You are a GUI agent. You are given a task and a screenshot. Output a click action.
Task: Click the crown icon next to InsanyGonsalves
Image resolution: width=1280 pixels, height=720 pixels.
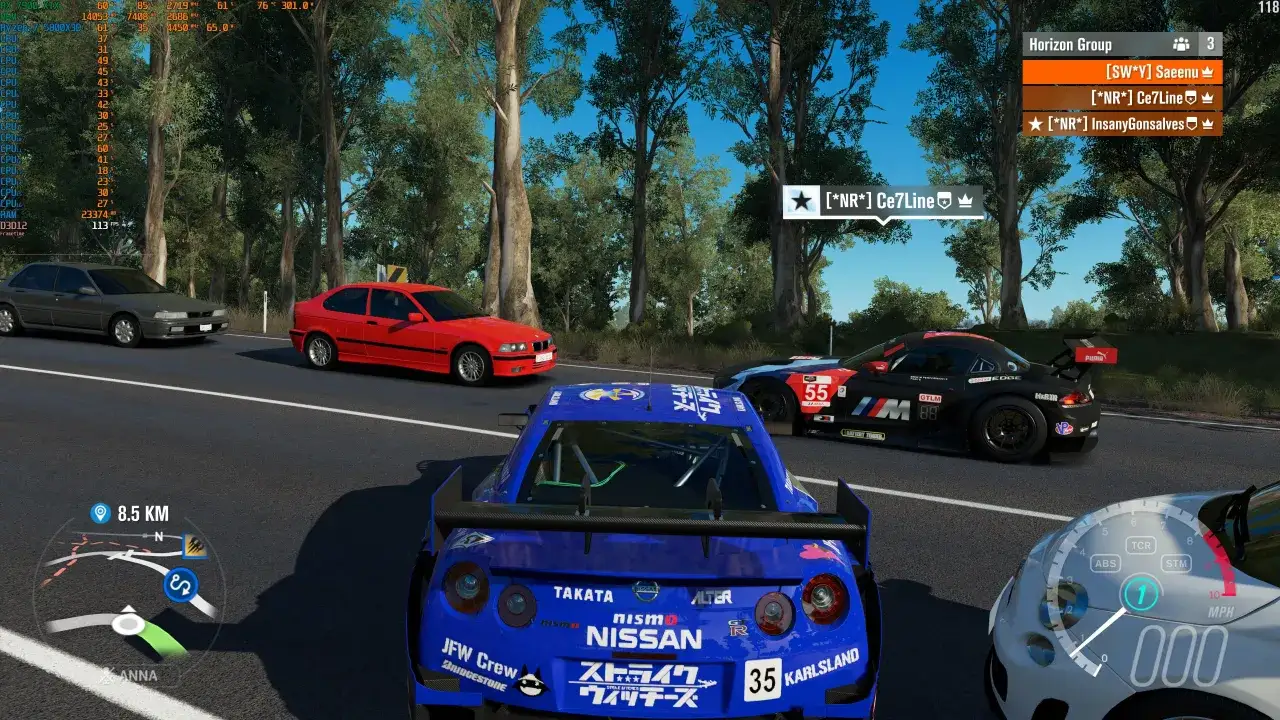coord(1207,124)
